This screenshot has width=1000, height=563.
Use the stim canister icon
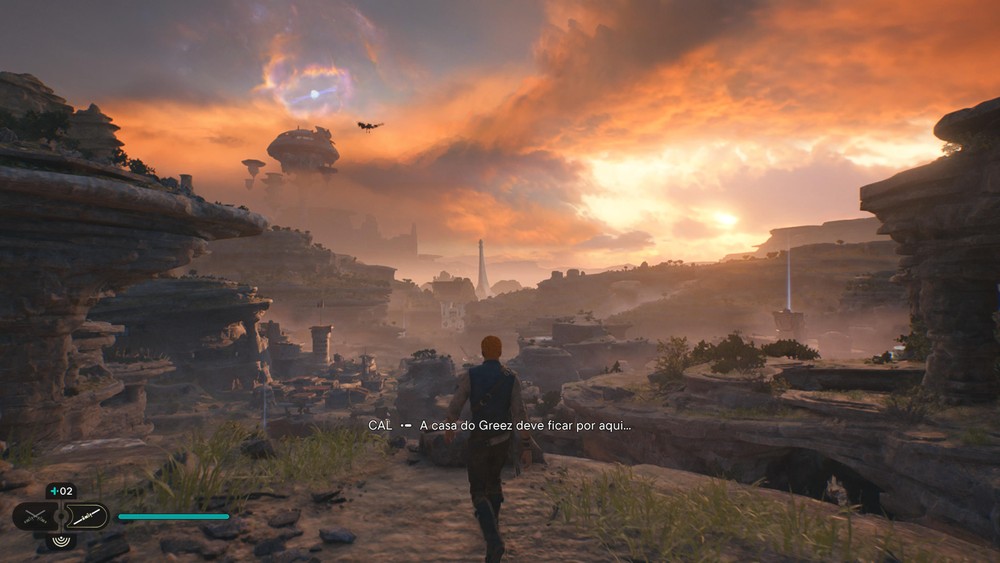tap(60, 491)
